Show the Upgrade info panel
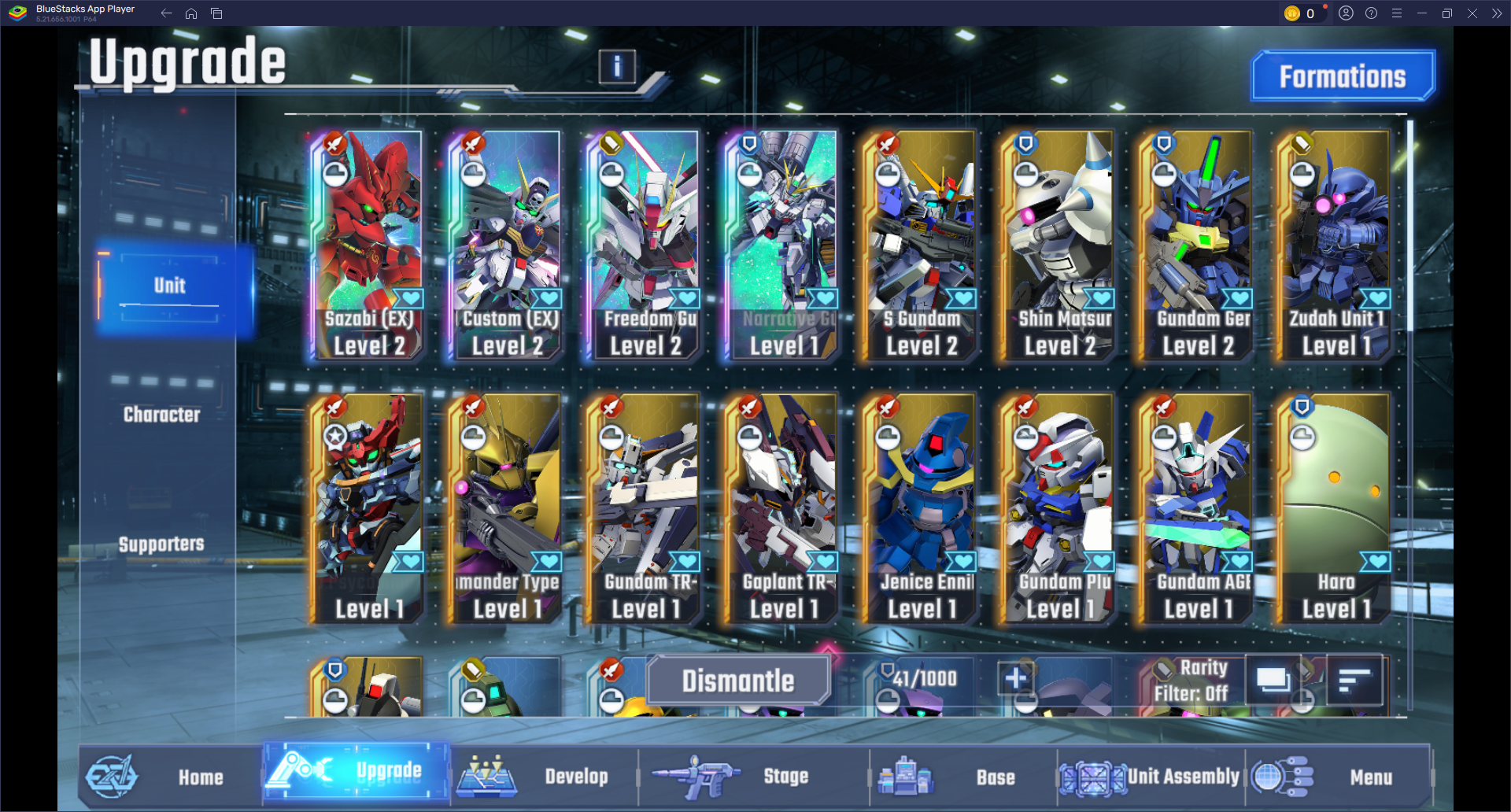The width and height of the screenshot is (1511, 812). point(617,67)
